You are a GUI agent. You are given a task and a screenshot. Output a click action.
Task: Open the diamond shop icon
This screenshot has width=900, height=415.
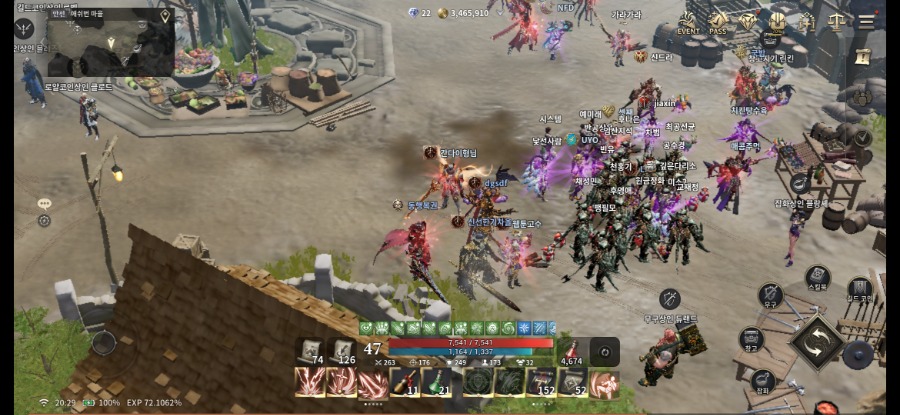click(x=748, y=22)
